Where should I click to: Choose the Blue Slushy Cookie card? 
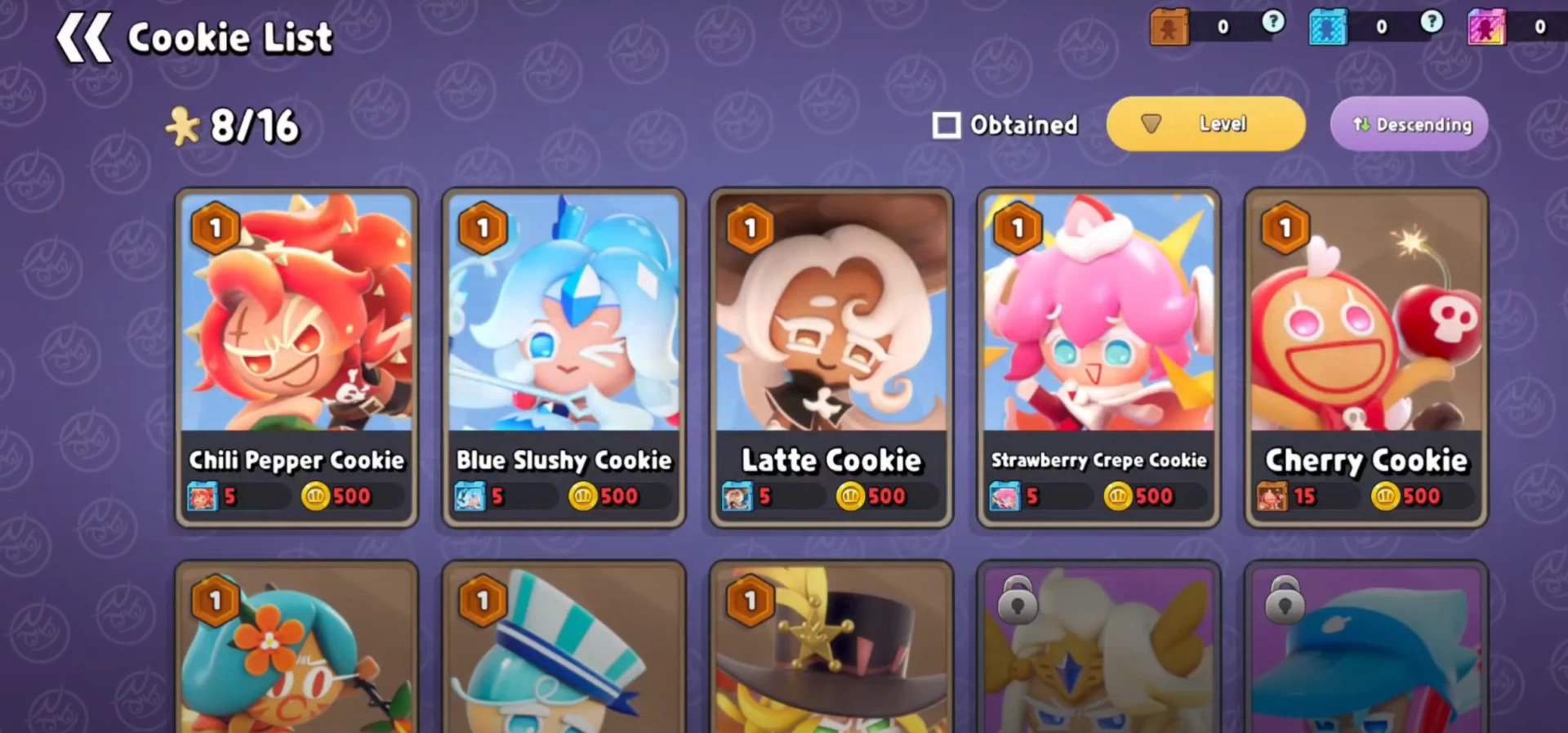click(x=563, y=357)
